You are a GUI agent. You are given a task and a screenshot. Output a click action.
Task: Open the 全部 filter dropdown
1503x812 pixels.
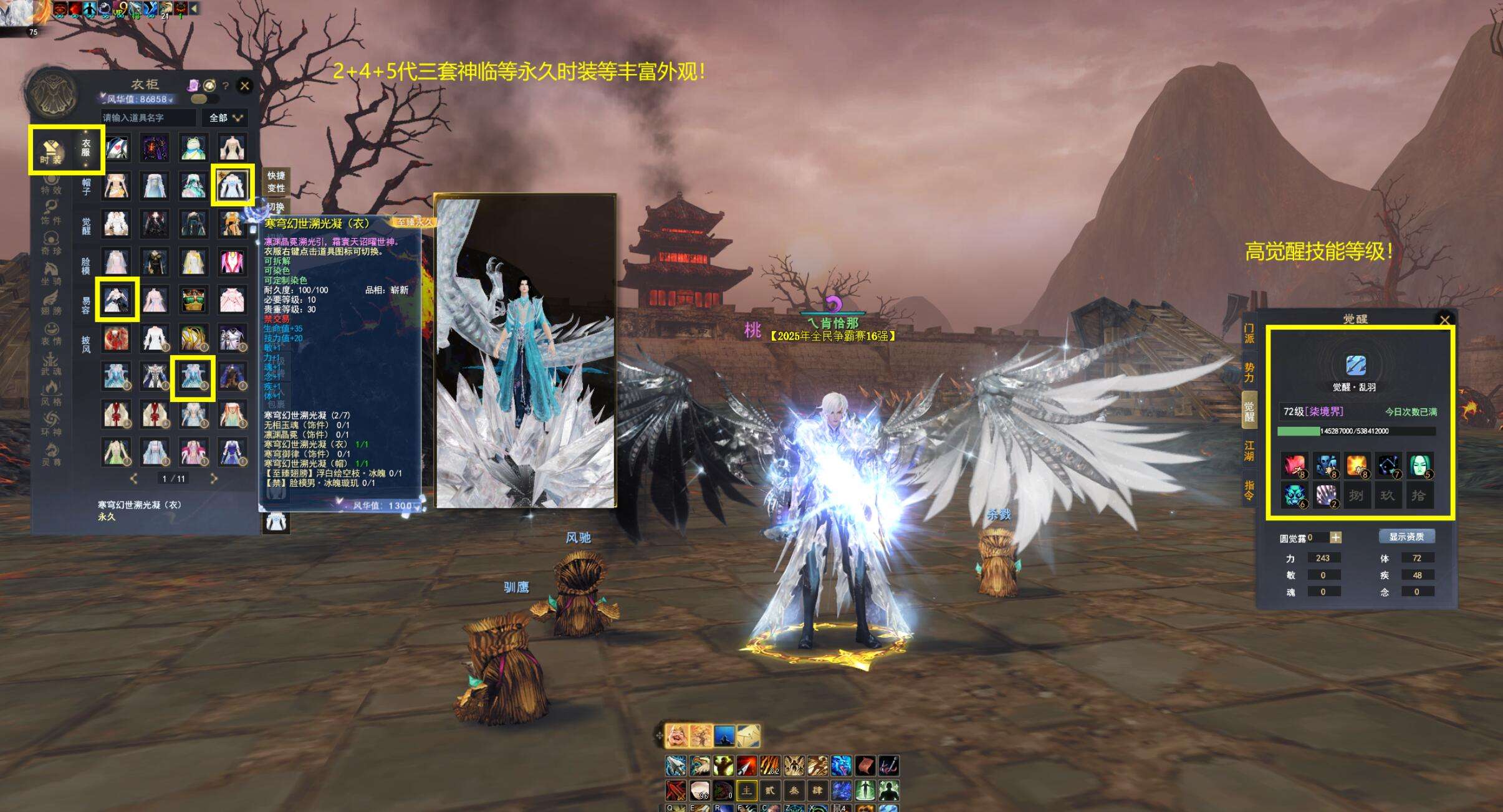[x=225, y=118]
